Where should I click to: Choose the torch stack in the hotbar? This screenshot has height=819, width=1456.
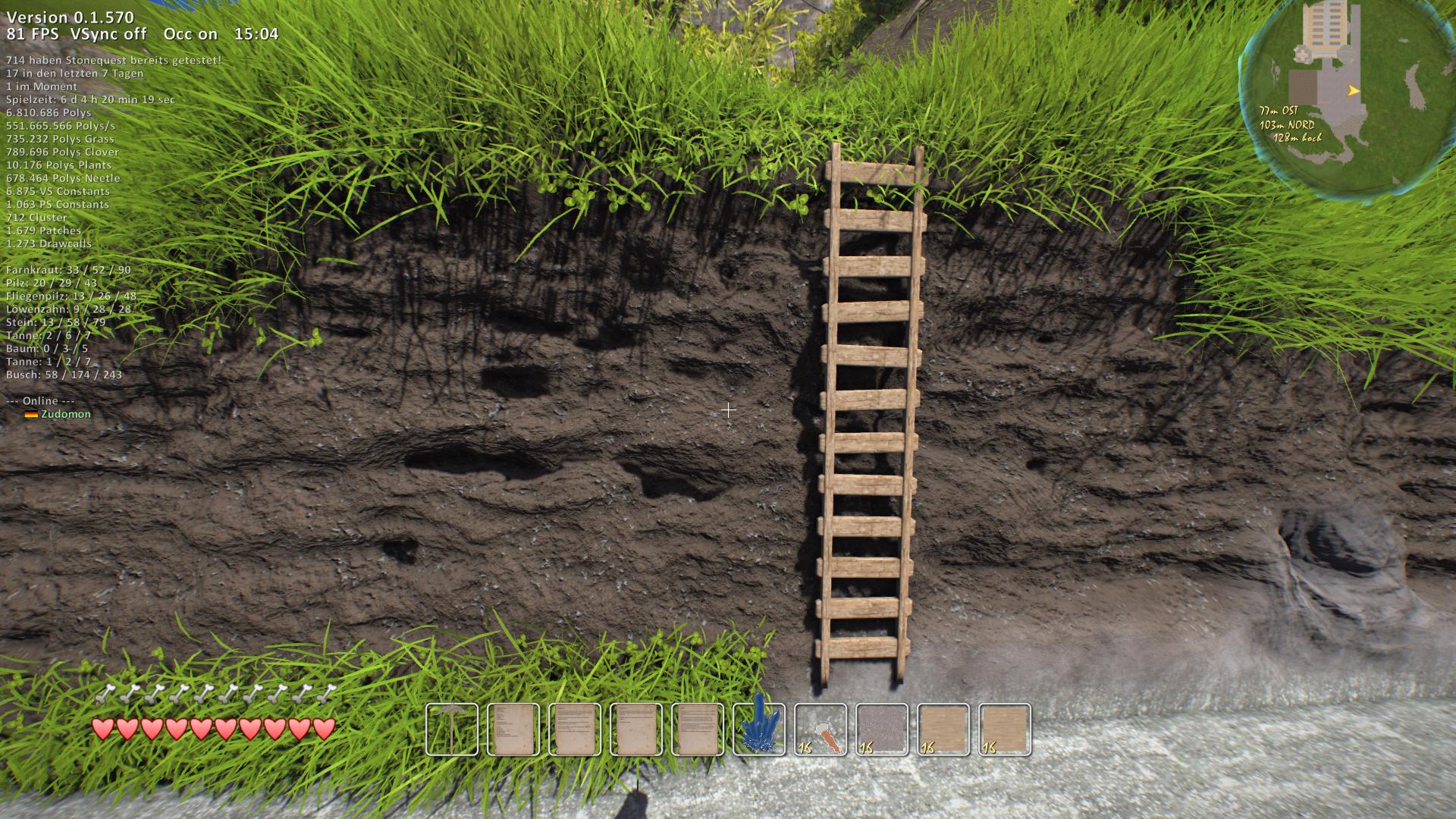click(821, 730)
